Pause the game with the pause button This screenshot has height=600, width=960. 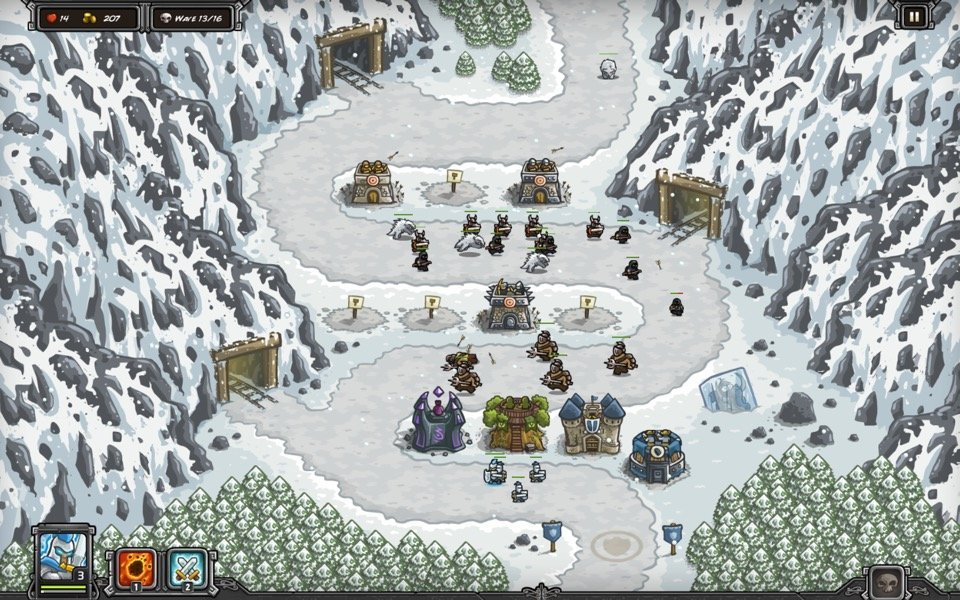[x=914, y=15]
